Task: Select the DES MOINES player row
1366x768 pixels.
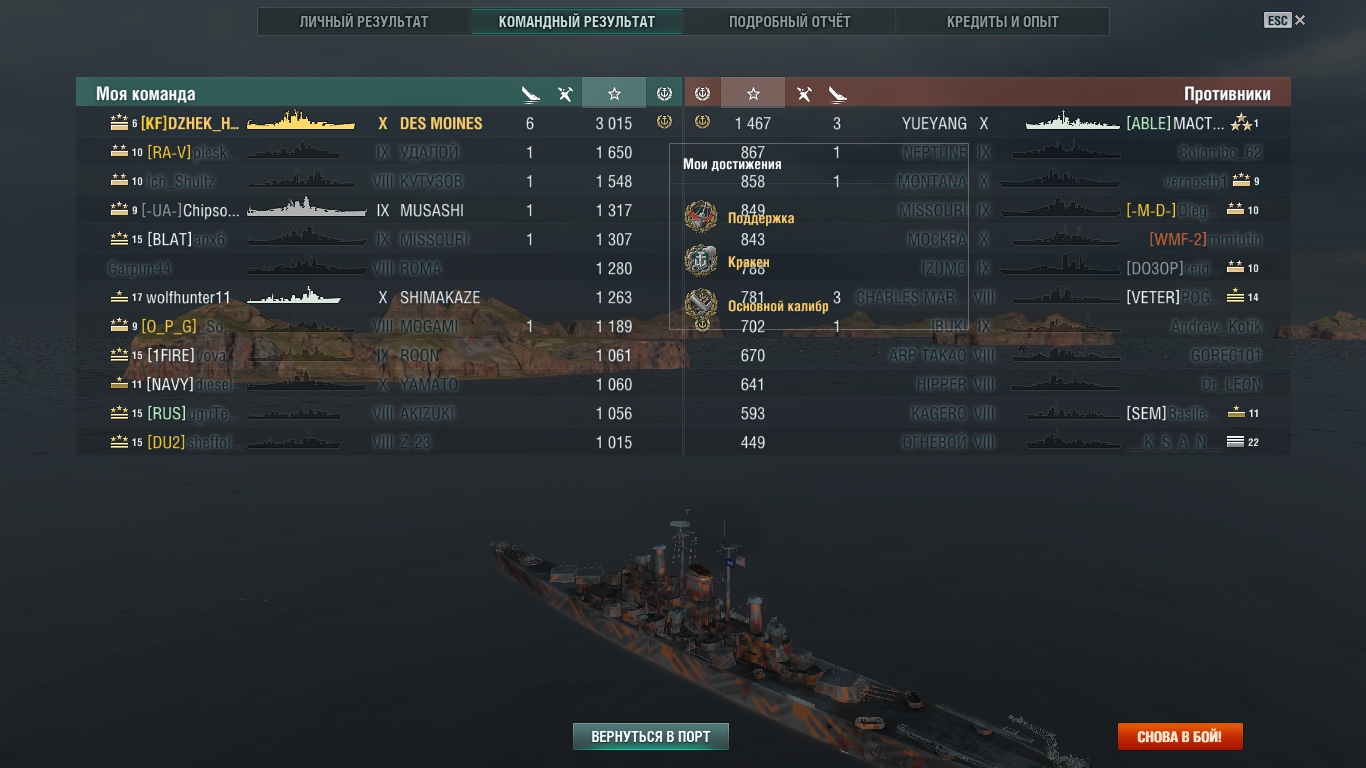Action: [x=380, y=123]
